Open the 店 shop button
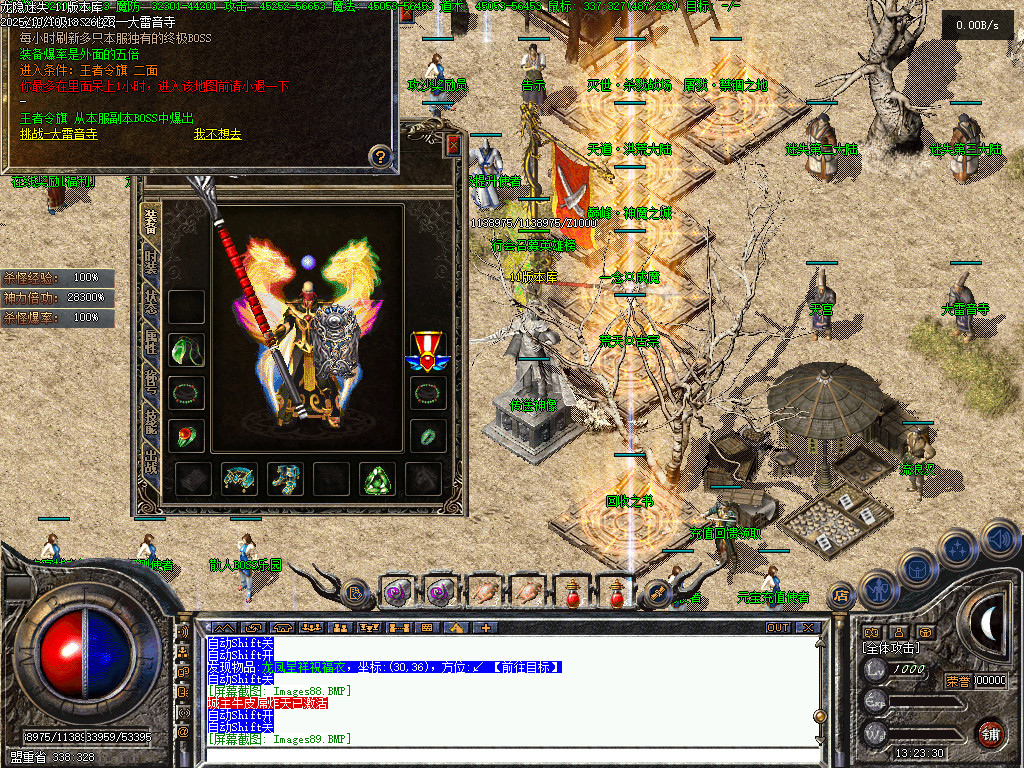Screen dimensions: 1024x768 point(842,596)
